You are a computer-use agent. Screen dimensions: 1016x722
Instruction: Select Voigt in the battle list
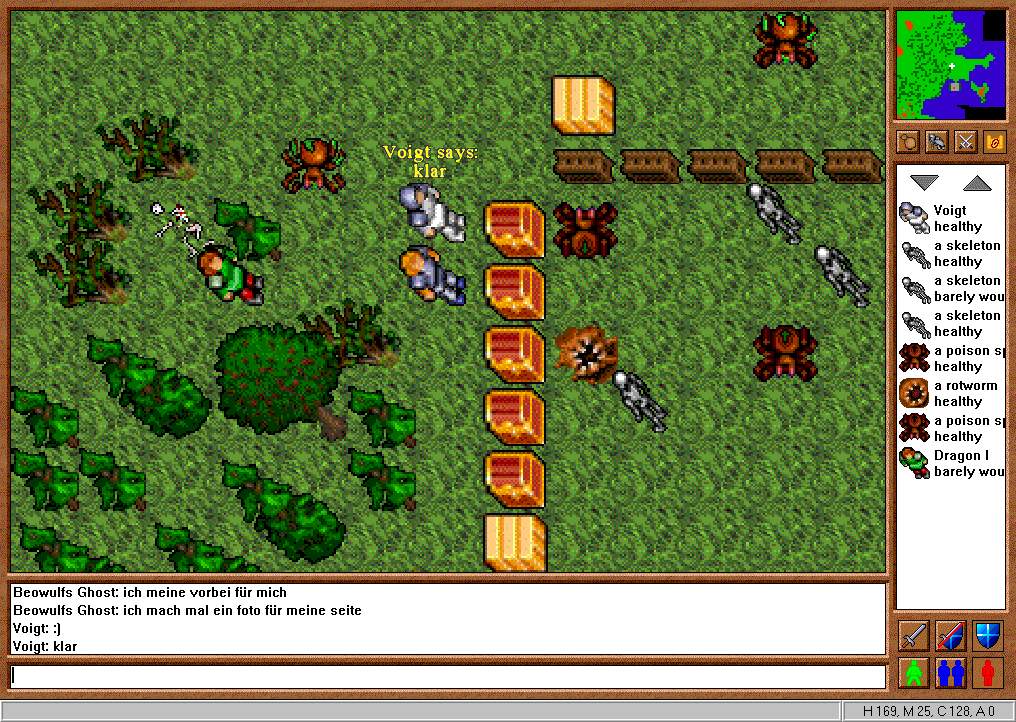pyautogui.click(x=950, y=218)
